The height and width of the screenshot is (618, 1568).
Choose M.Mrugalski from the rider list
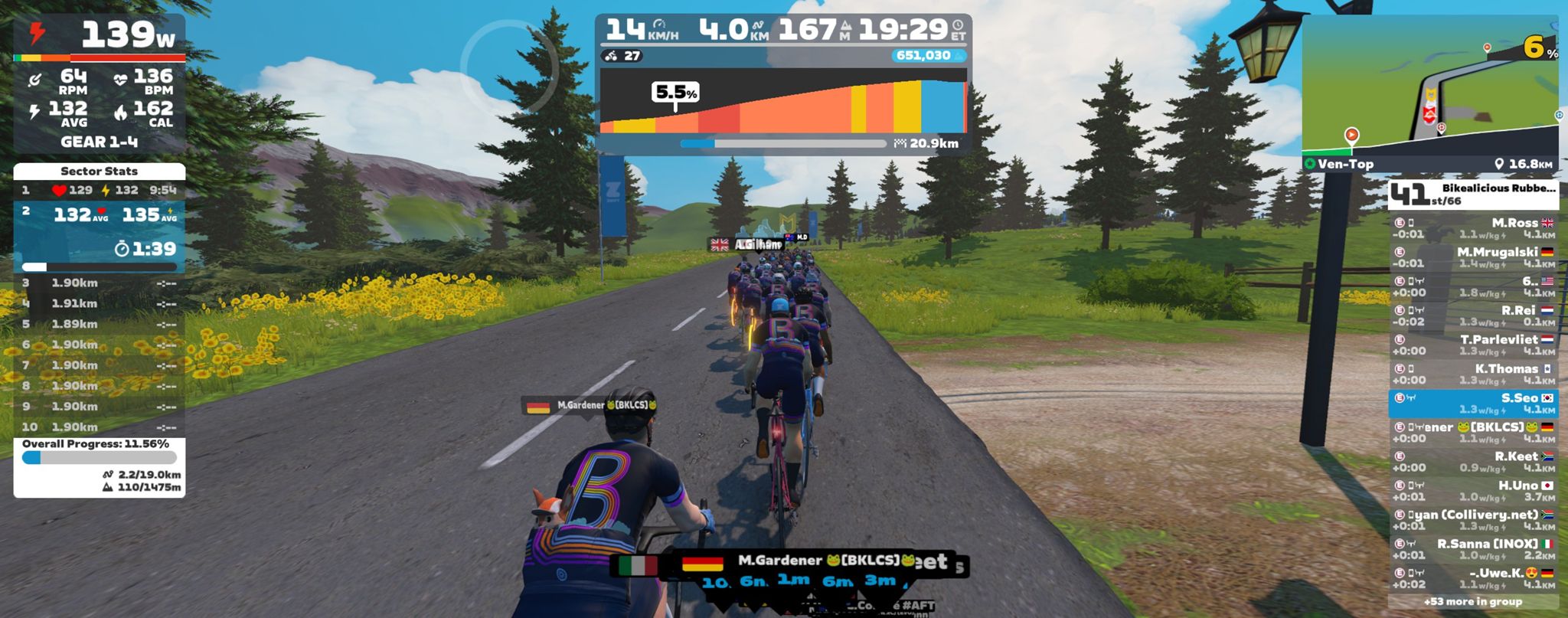(1472, 257)
